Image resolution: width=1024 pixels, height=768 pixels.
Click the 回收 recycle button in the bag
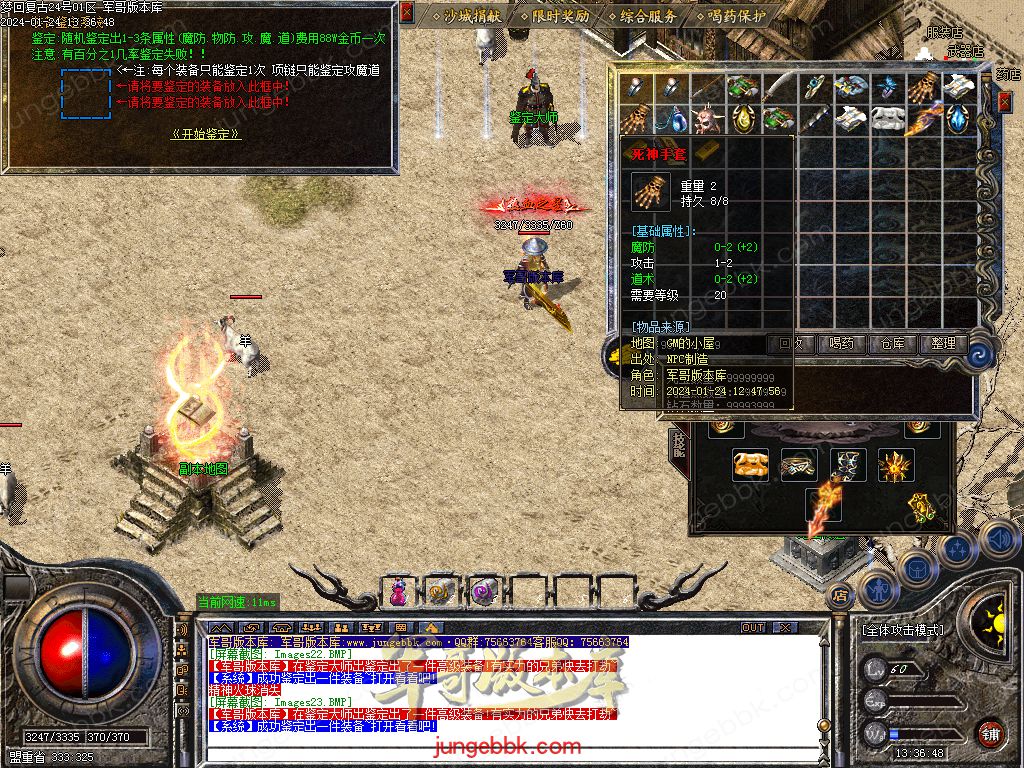coord(790,343)
